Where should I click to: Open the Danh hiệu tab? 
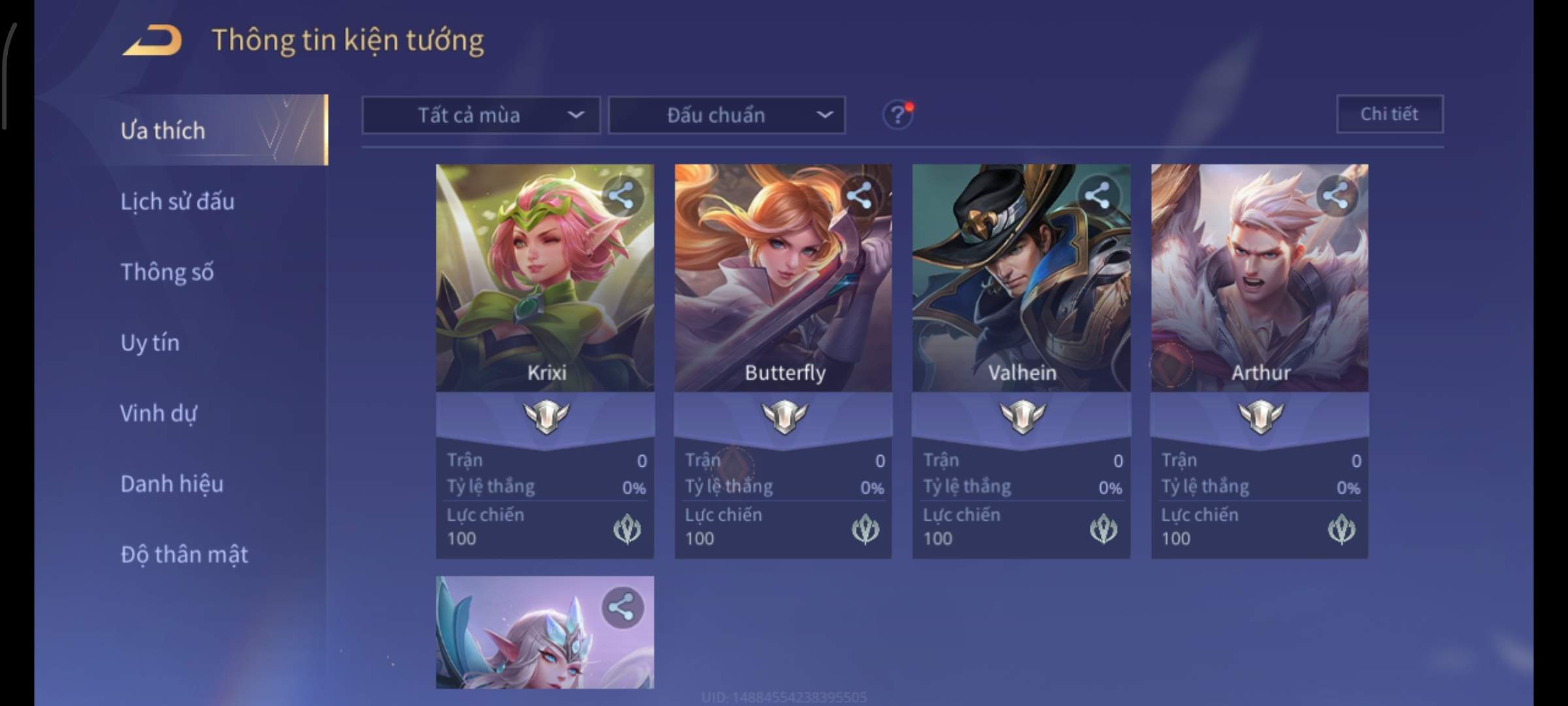point(172,484)
